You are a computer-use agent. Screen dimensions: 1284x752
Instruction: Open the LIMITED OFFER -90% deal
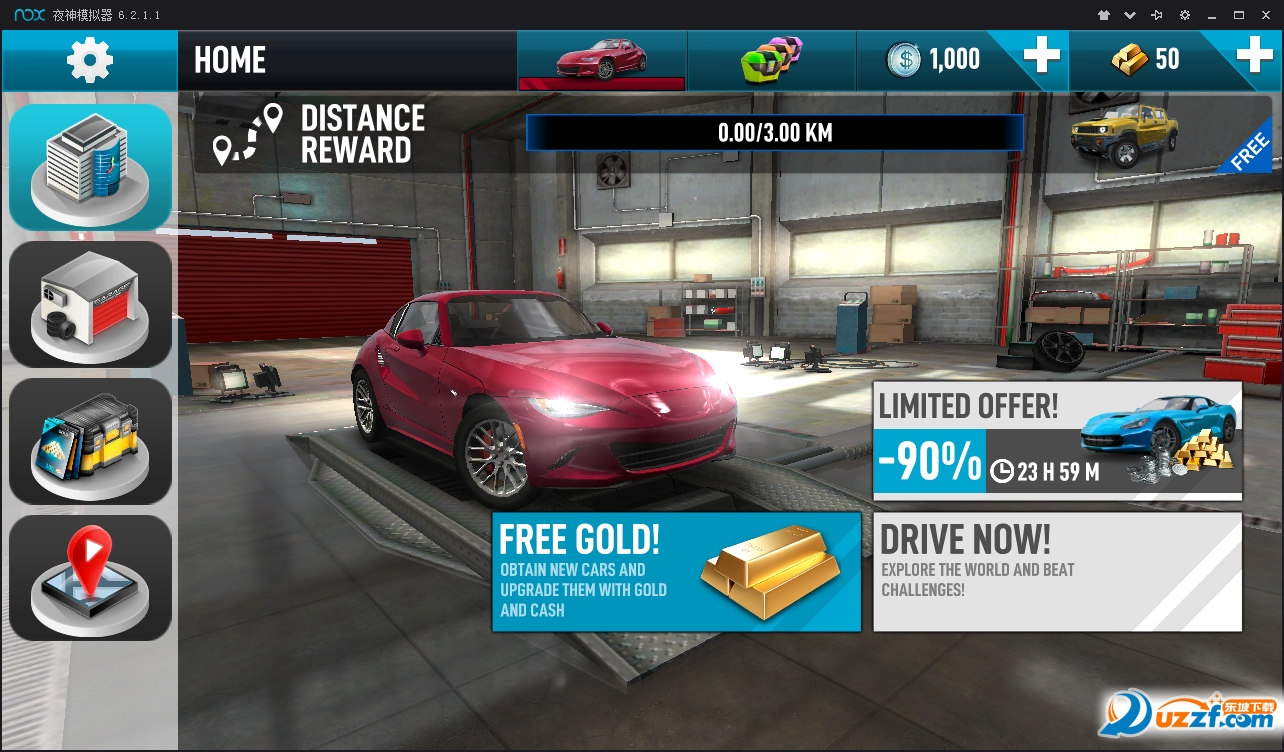pos(1057,438)
